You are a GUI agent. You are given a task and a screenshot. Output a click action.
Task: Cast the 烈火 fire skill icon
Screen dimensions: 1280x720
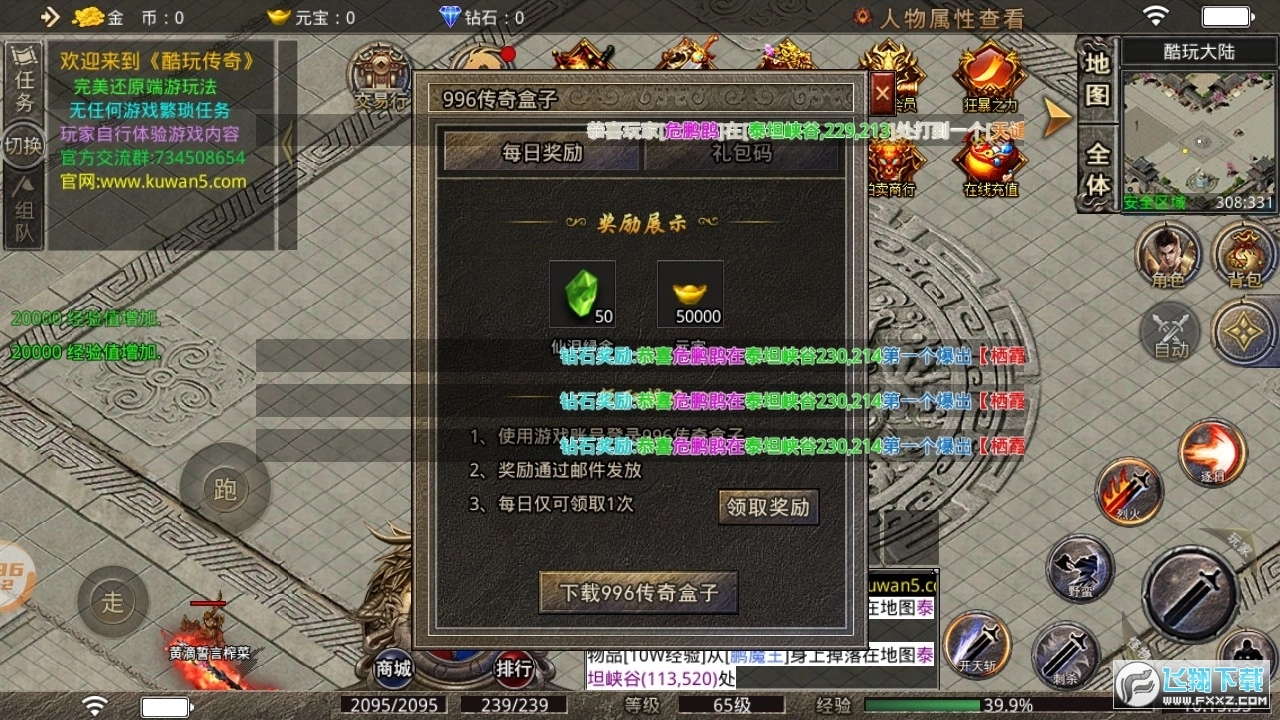(x=1128, y=492)
